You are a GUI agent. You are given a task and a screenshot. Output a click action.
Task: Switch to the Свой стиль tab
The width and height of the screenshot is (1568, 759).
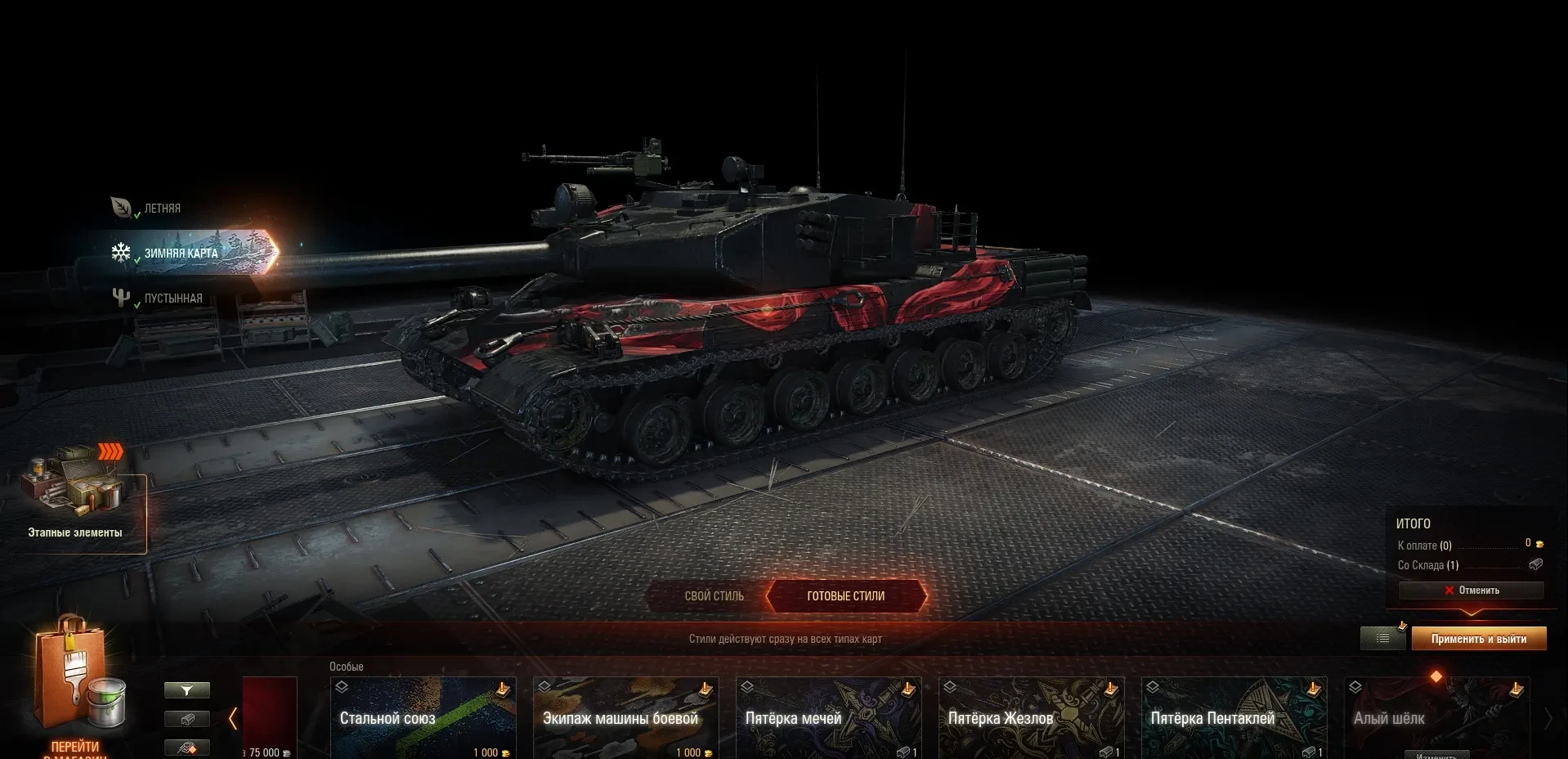714,596
